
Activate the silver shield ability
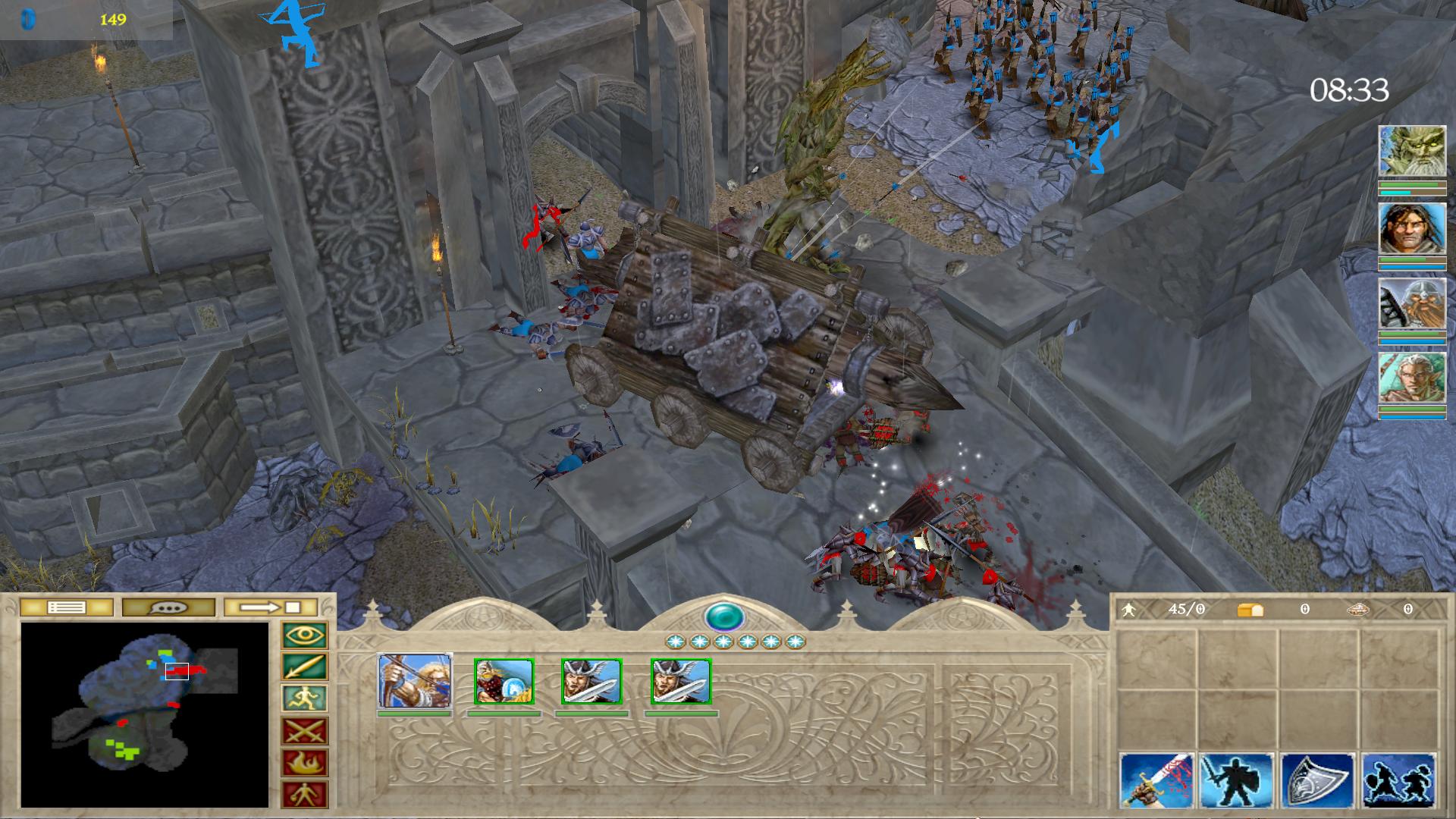[1317, 780]
